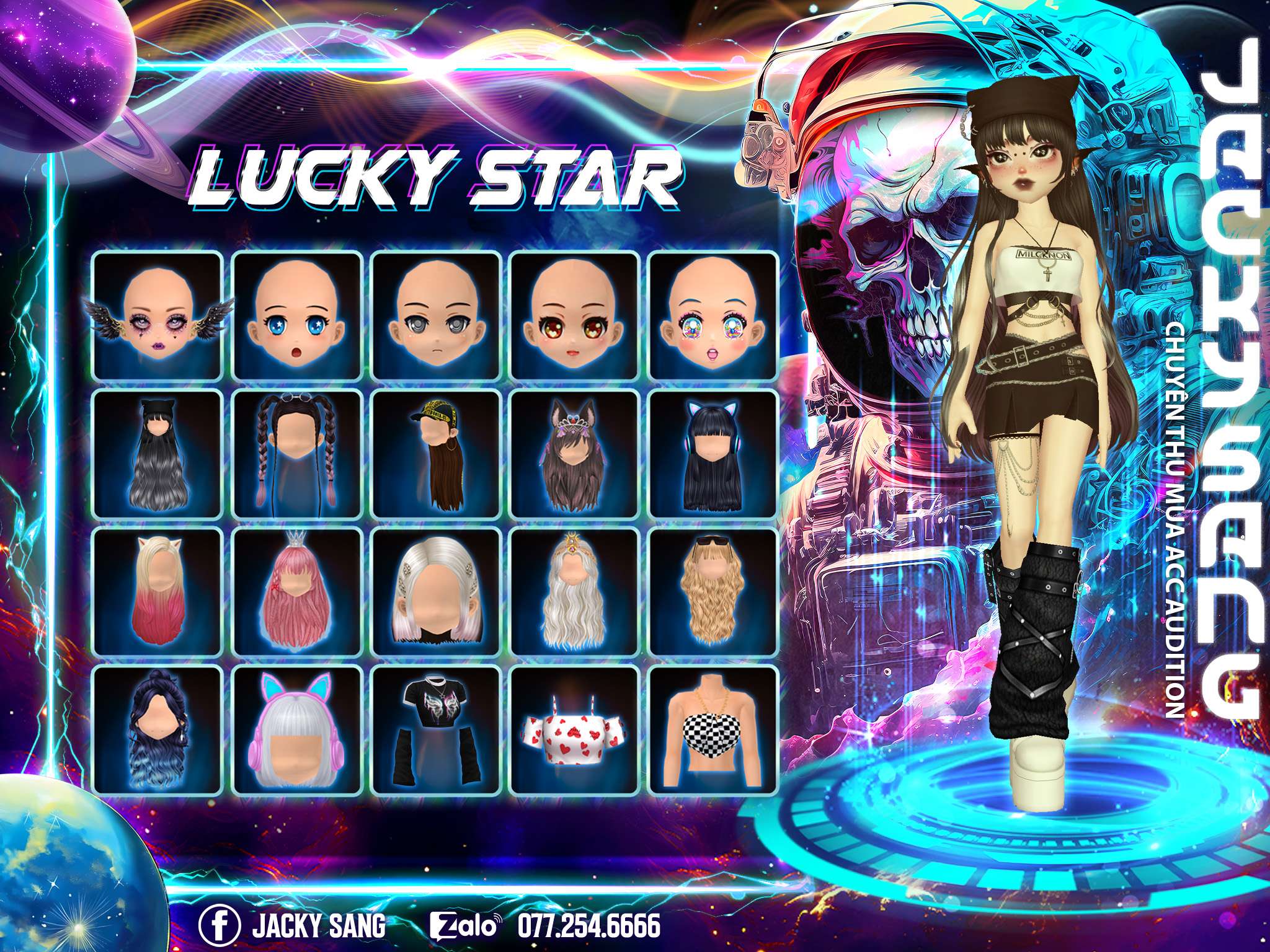
Task: Choose the blonde curly hair with sunglasses
Action: coord(714,592)
